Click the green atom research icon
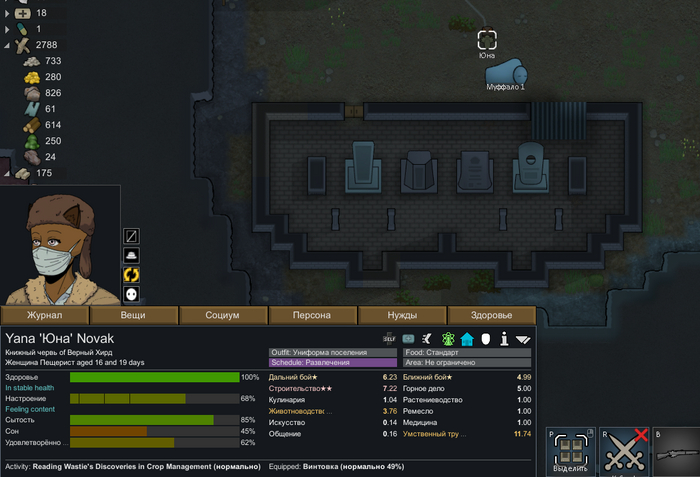 (x=446, y=339)
